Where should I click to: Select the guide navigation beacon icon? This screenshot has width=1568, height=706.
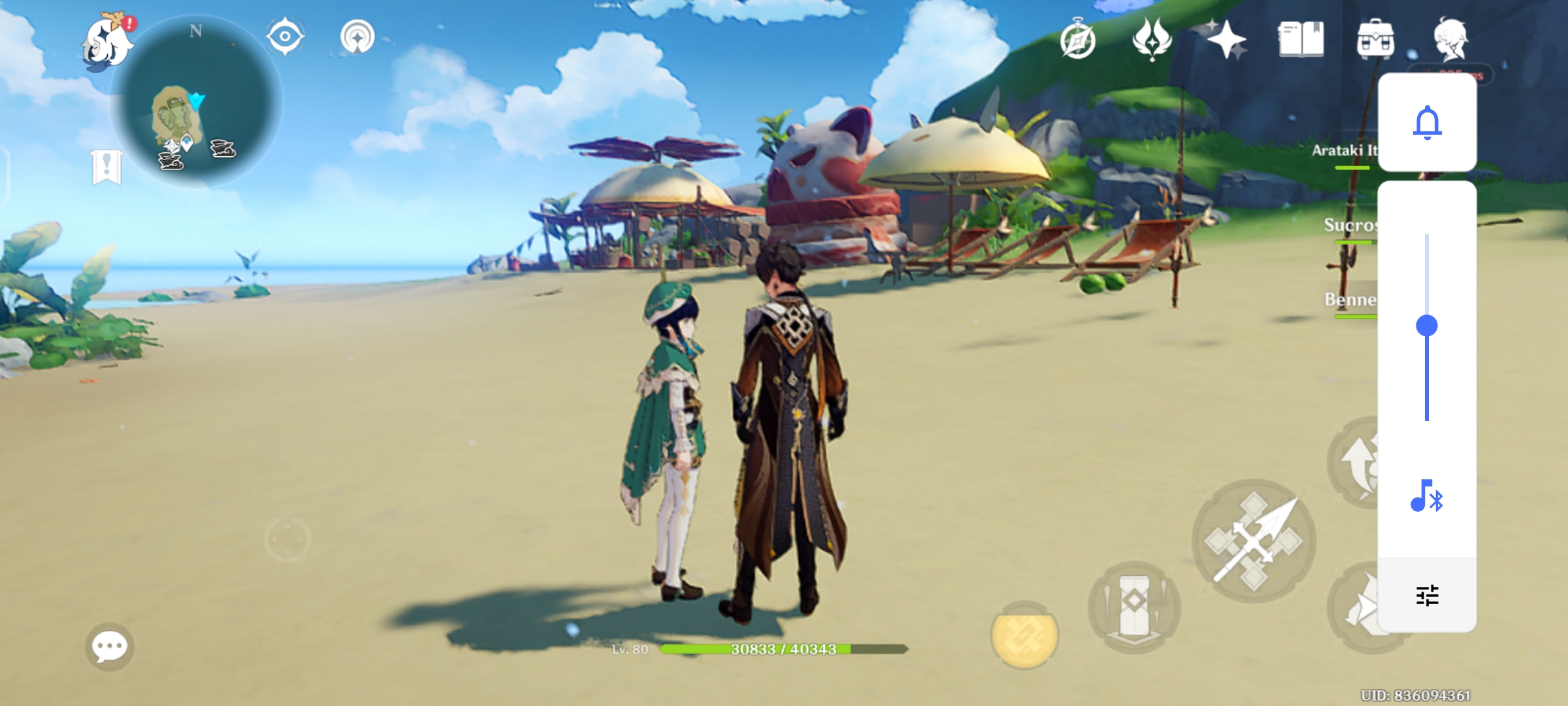[x=356, y=37]
